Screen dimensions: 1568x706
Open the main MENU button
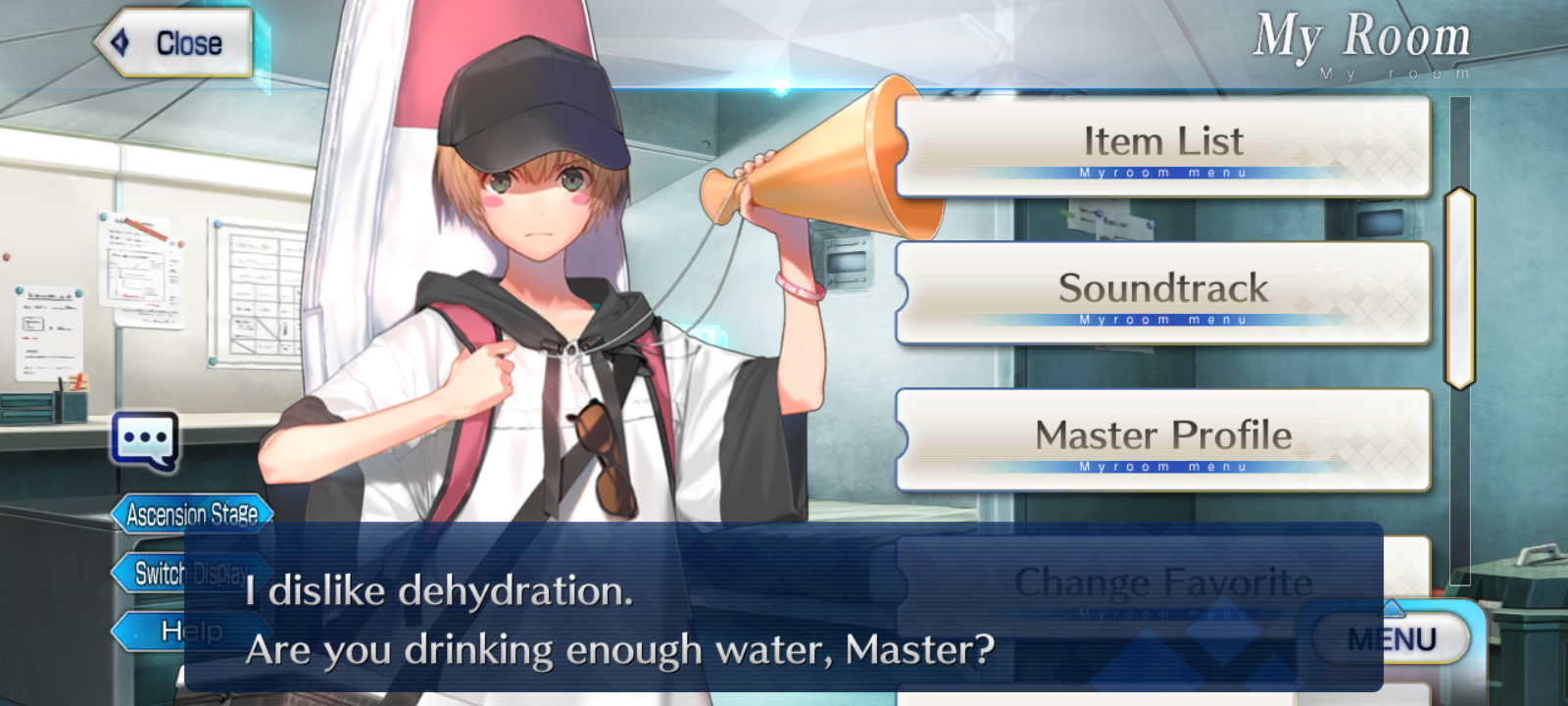[1392, 639]
